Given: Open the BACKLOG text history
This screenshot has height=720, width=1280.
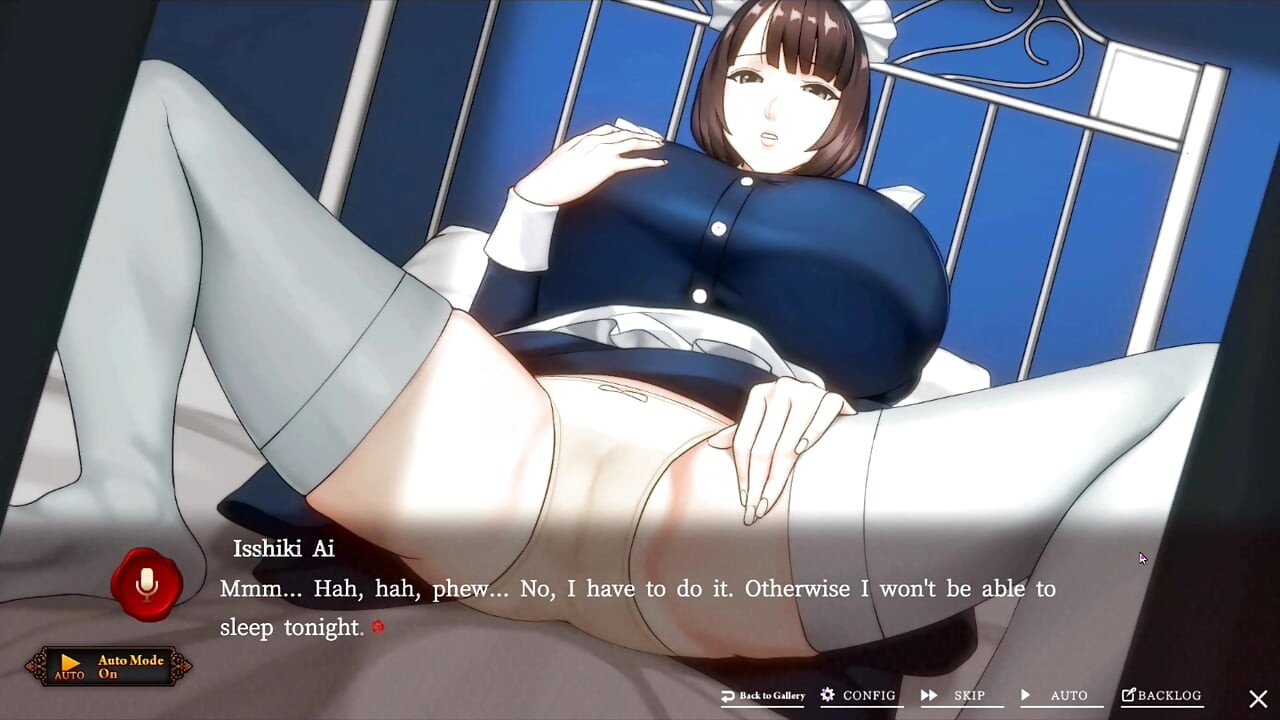Looking at the screenshot, I should click(x=1168, y=695).
